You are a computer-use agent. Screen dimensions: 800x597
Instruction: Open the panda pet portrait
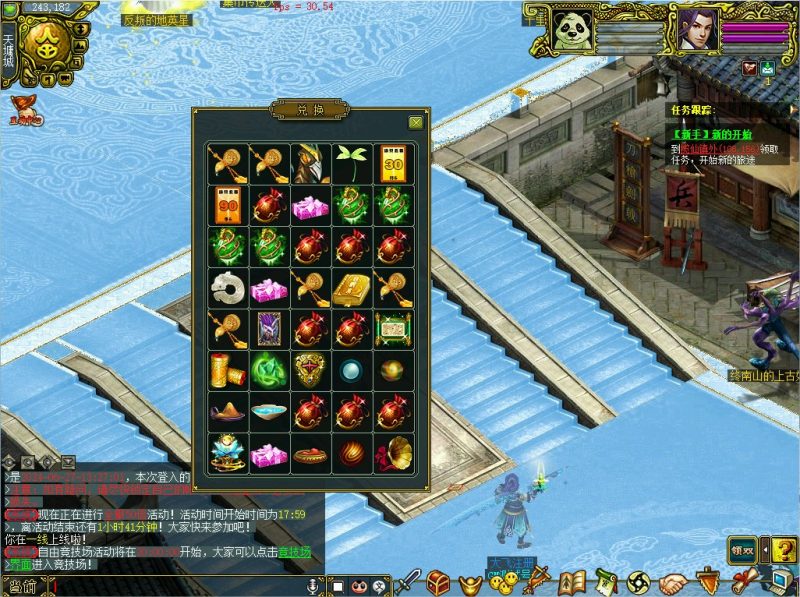pyautogui.click(x=573, y=31)
